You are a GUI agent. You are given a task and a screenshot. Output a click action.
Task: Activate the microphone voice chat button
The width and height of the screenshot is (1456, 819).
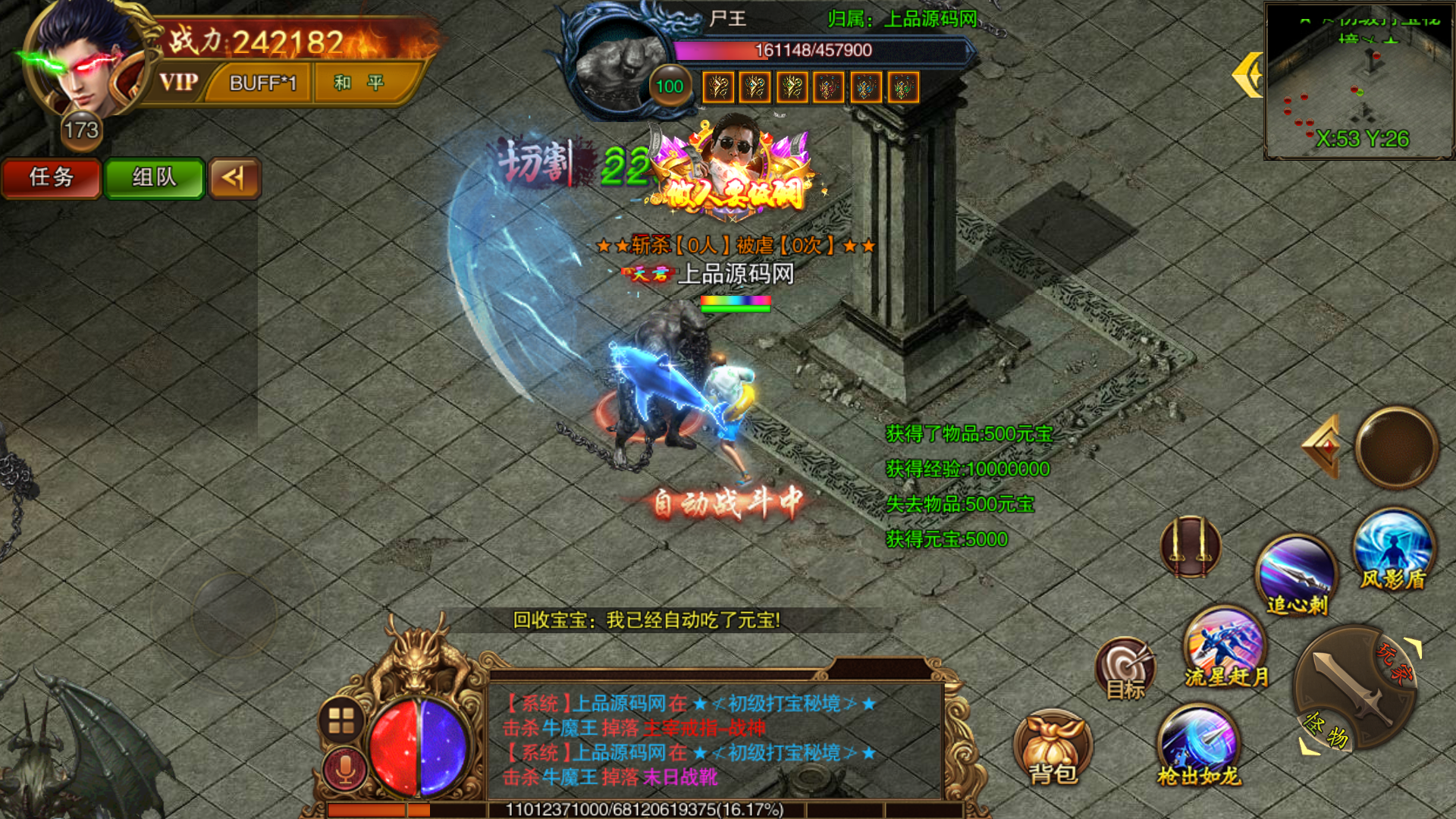click(345, 770)
